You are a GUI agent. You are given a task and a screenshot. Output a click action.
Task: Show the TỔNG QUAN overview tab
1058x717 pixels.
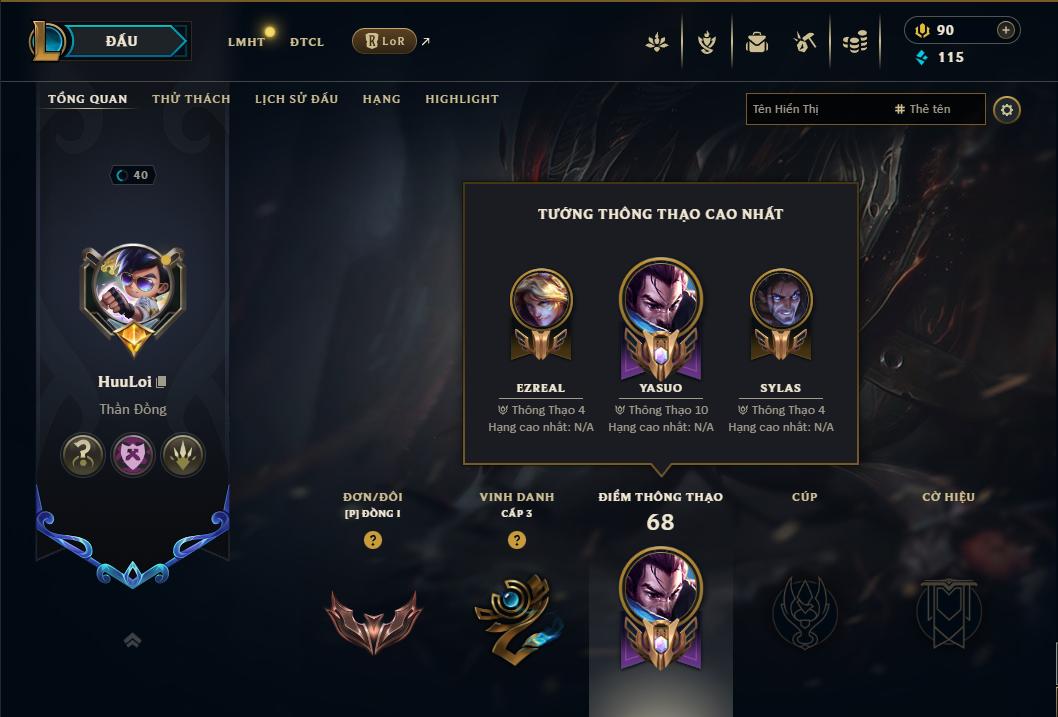[88, 99]
